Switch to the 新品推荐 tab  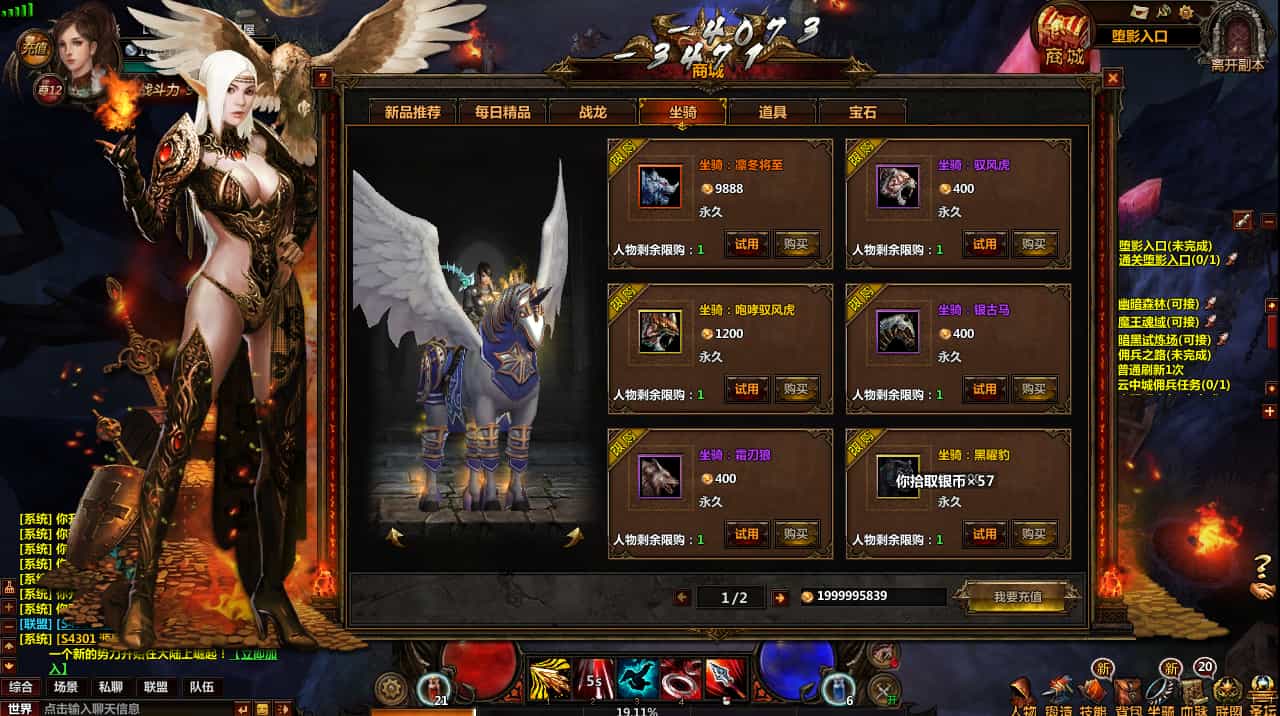[412, 112]
